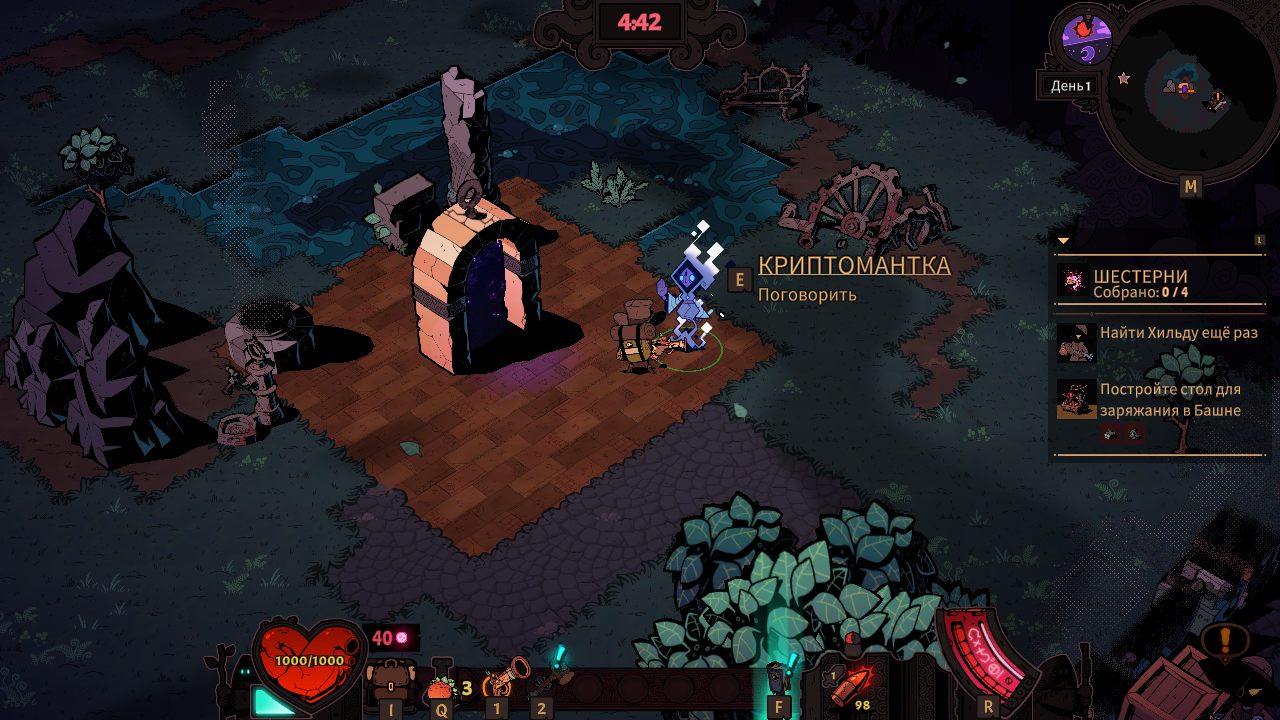
Task: Click the orange exclamation alert icon
Action: tap(1227, 639)
